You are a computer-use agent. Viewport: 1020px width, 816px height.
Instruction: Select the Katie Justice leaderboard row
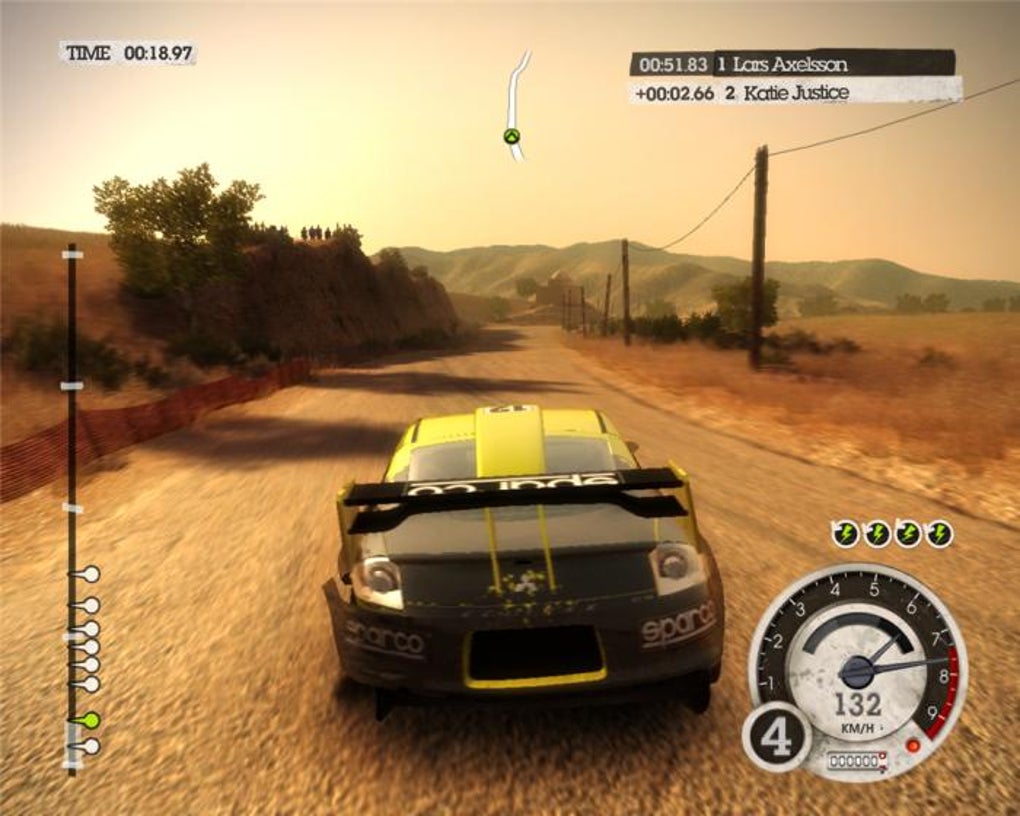point(795,93)
